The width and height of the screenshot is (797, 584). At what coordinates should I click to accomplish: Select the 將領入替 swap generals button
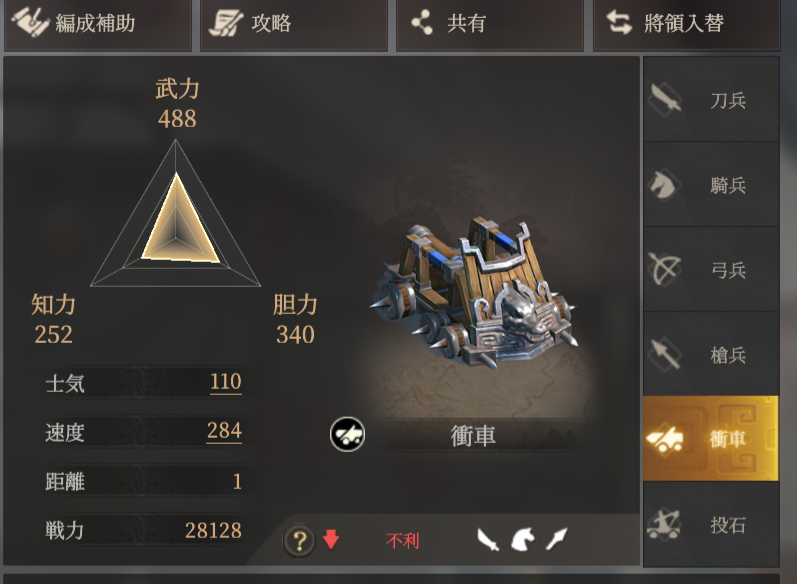[687, 24]
